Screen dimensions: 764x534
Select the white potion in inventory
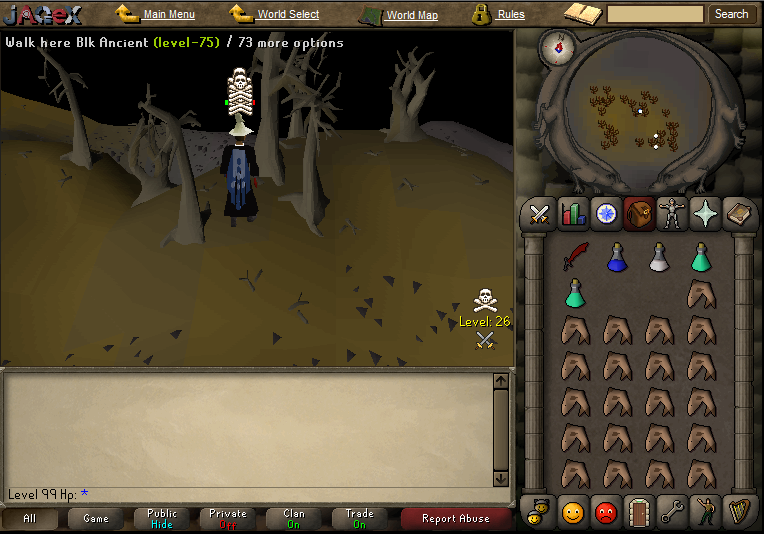pyautogui.click(x=659, y=257)
